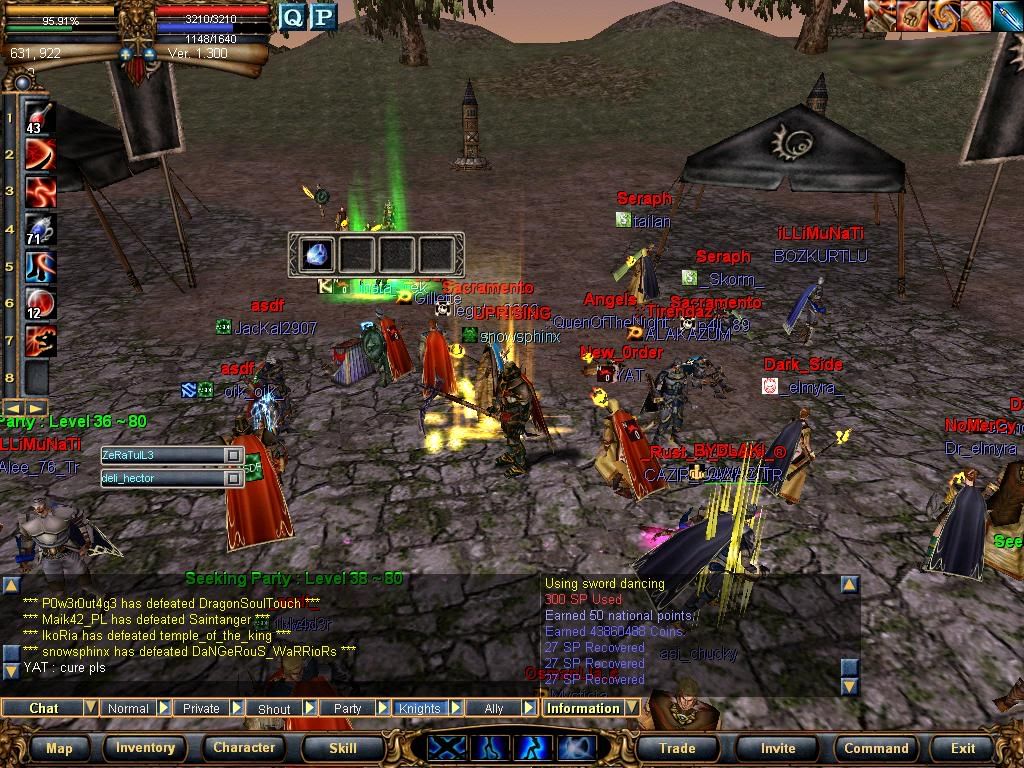This screenshot has width=1024, height=768.
Task: Show the Information log tab
Action: [583, 708]
